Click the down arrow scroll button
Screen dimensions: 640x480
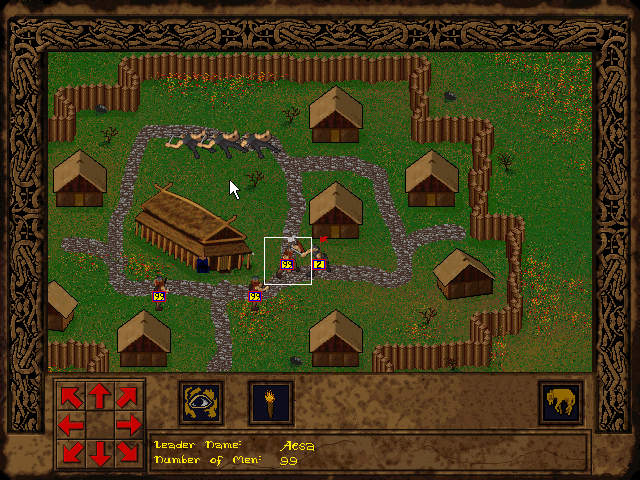click(x=100, y=453)
